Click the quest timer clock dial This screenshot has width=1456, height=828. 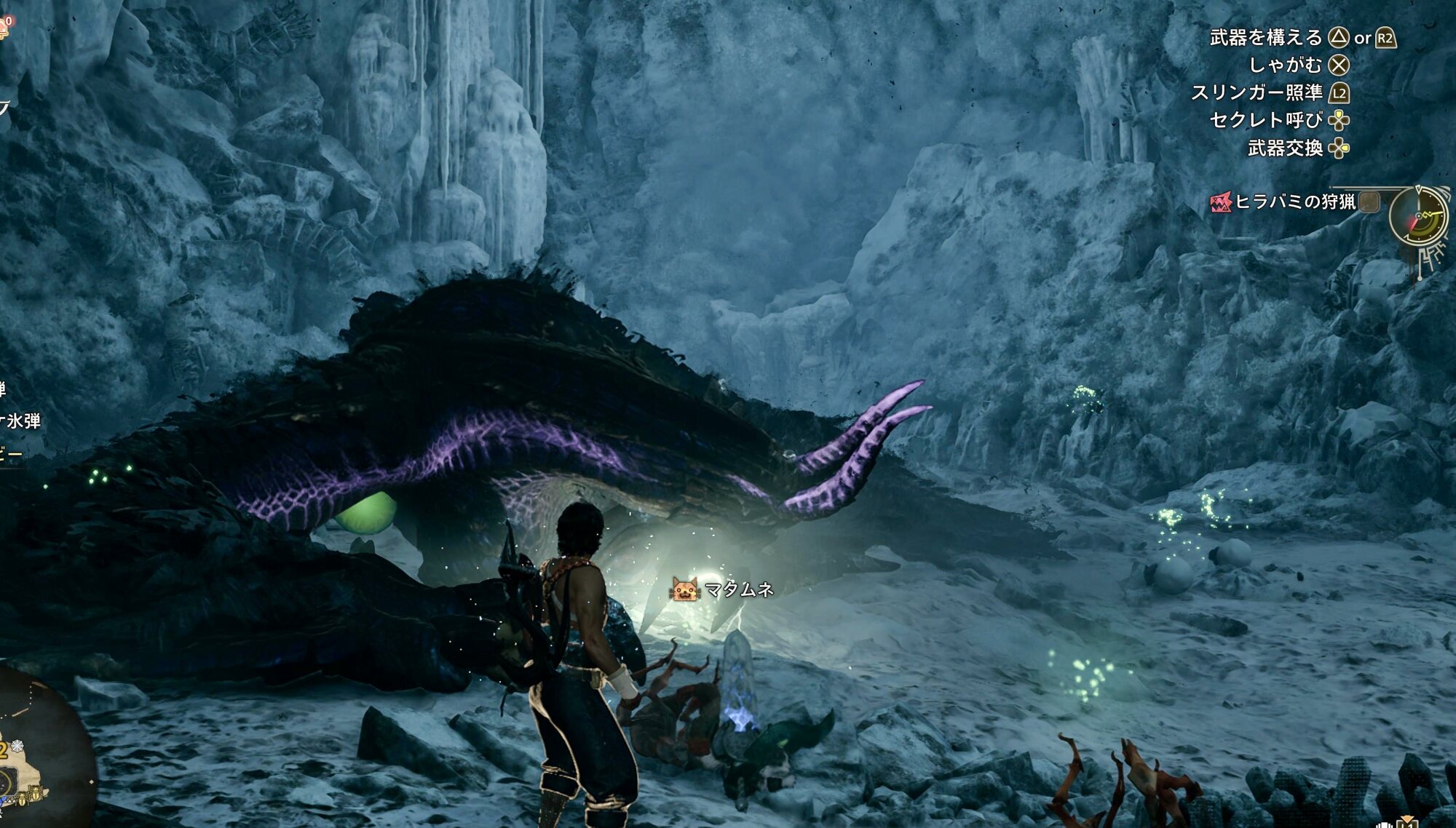point(1417,216)
